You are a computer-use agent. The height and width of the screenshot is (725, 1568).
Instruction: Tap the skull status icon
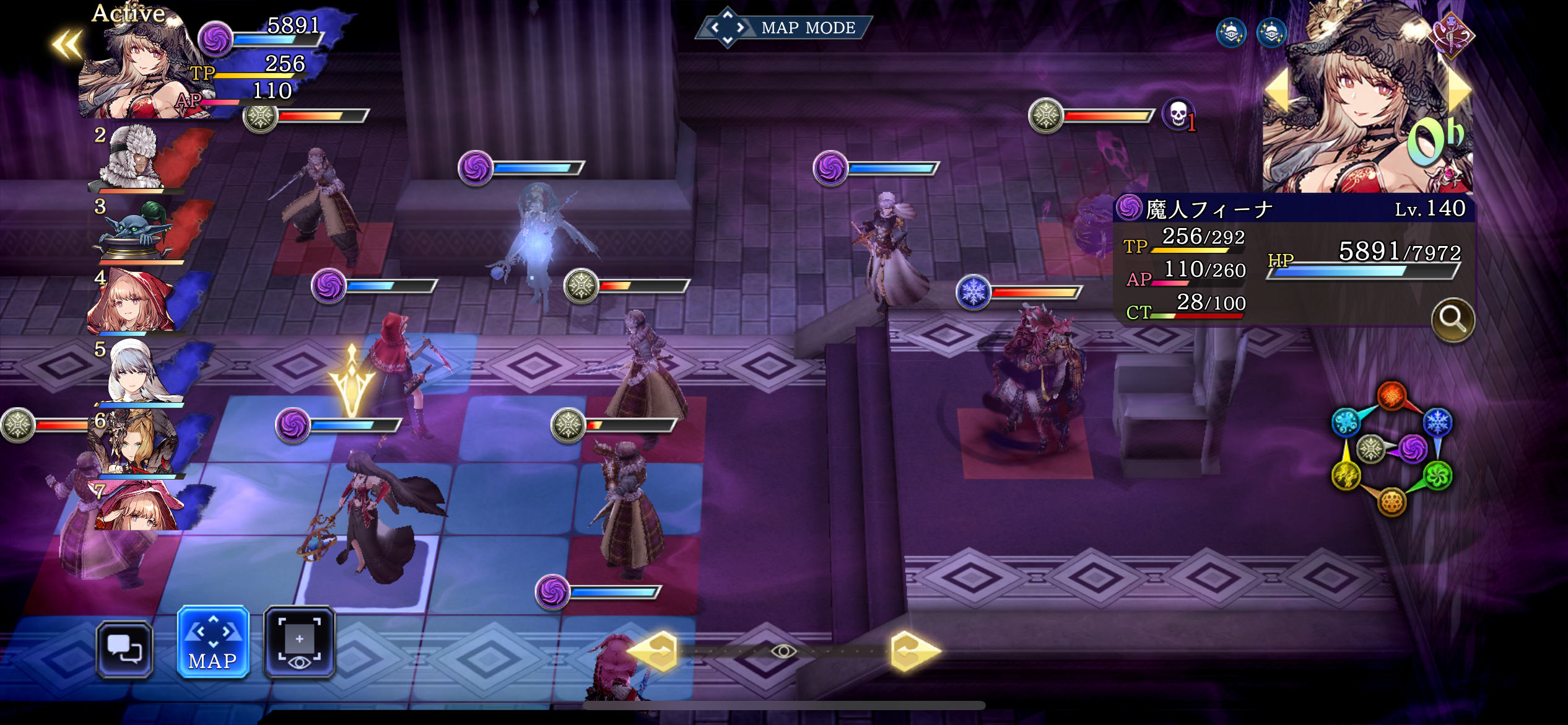point(1177,114)
